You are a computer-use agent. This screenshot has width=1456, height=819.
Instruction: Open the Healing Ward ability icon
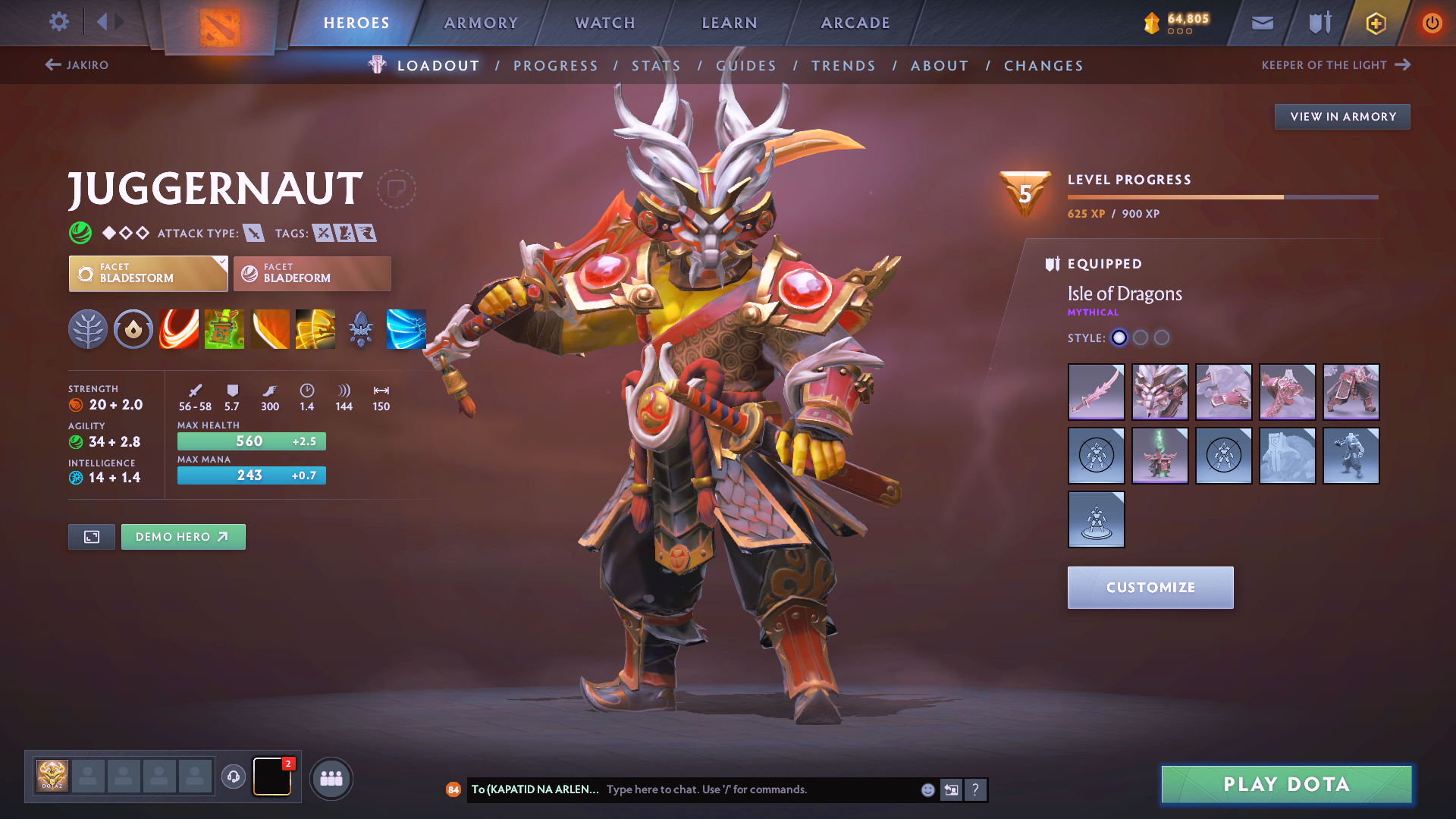coord(224,329)
